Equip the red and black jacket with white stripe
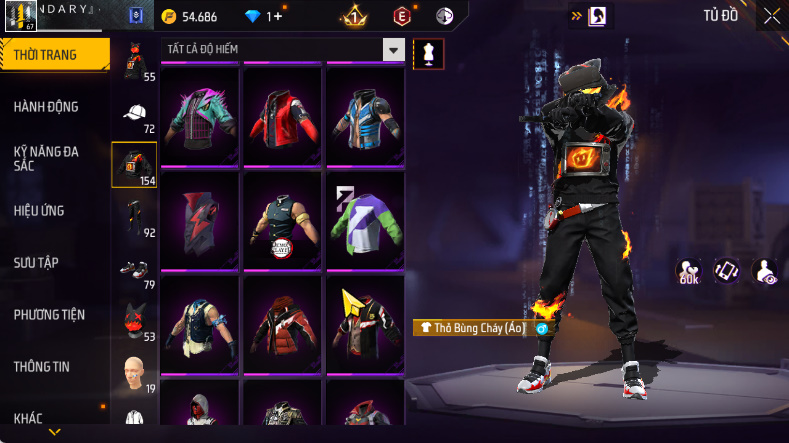789x443 pixels. tap(281, 115)
